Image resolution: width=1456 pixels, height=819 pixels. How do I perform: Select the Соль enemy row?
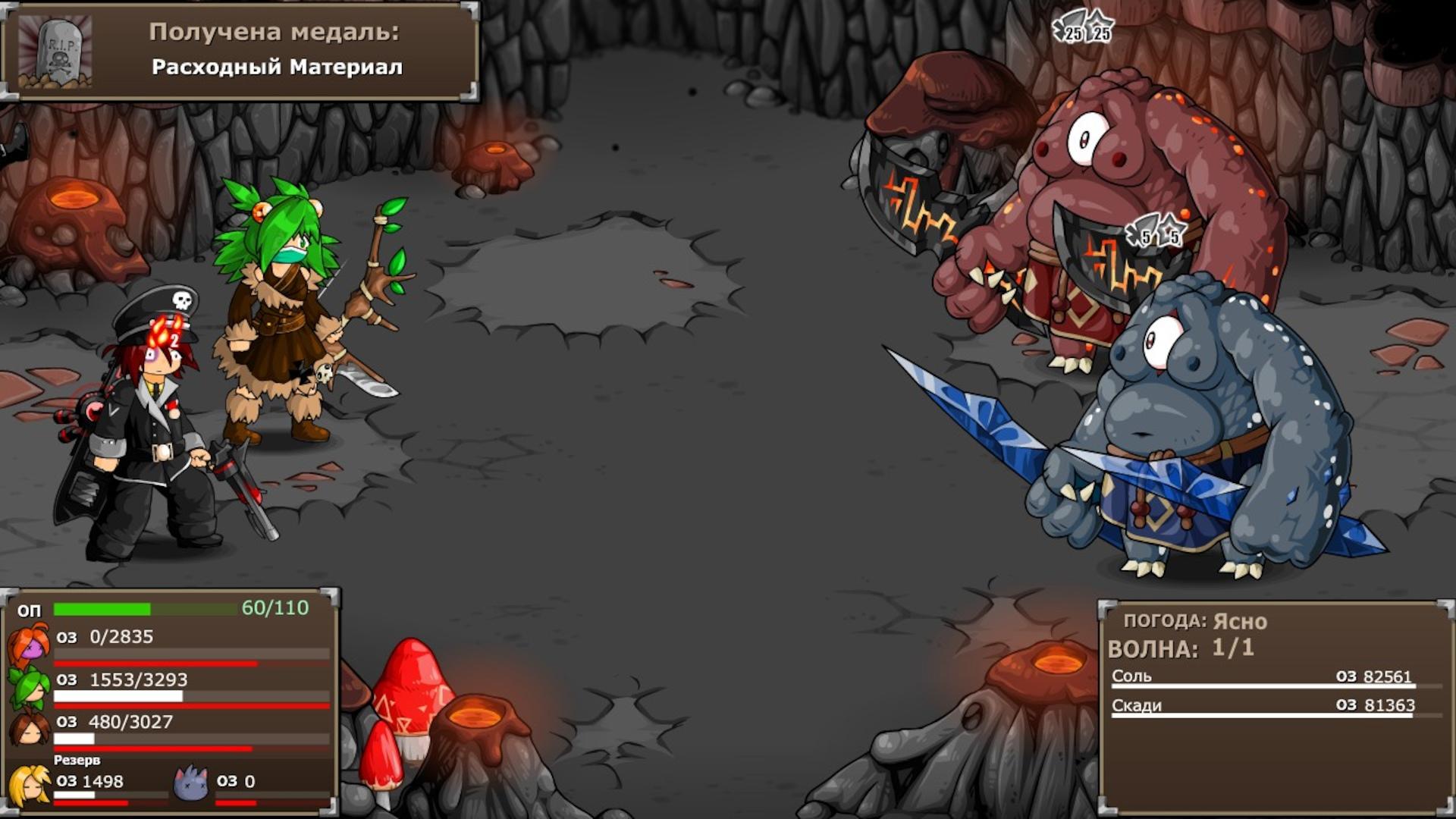click(x=1263, y=677)
